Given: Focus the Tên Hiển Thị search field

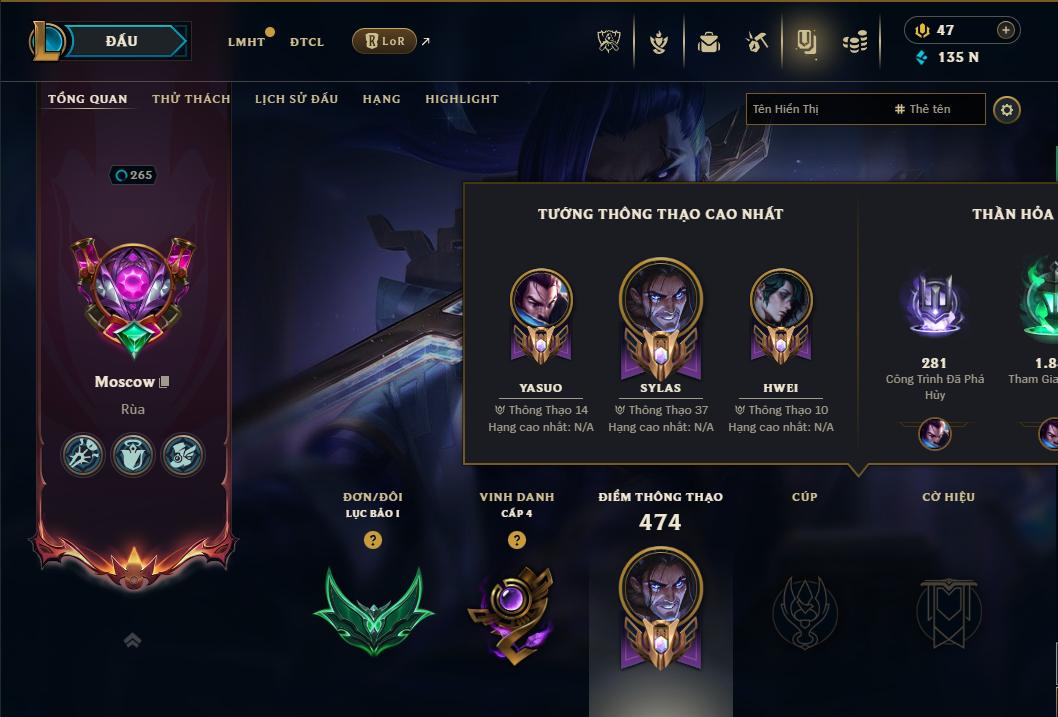Looking at the screenshot, I should point(815,109).
